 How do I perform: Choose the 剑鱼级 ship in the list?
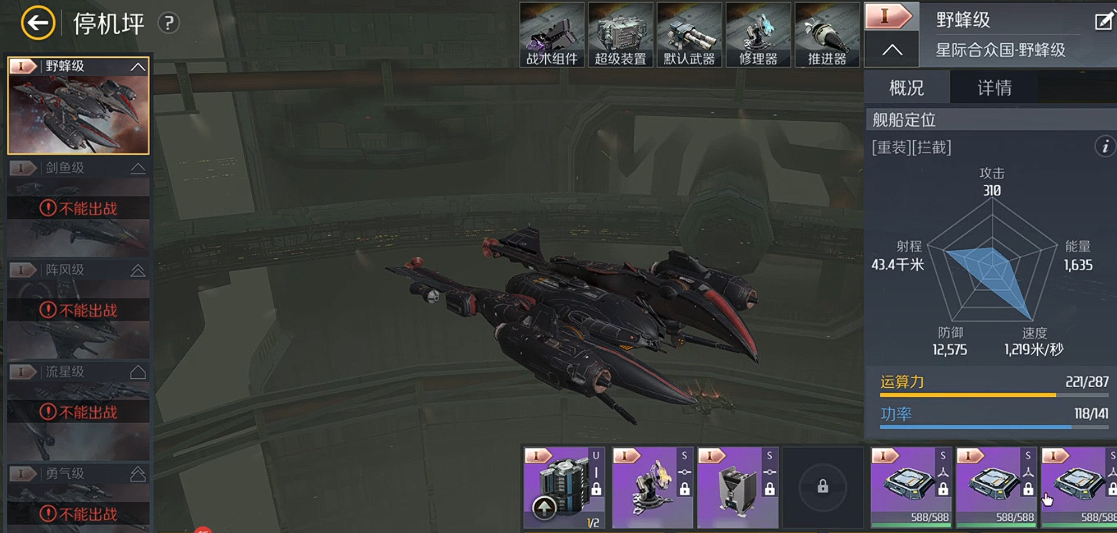point(78,205)
